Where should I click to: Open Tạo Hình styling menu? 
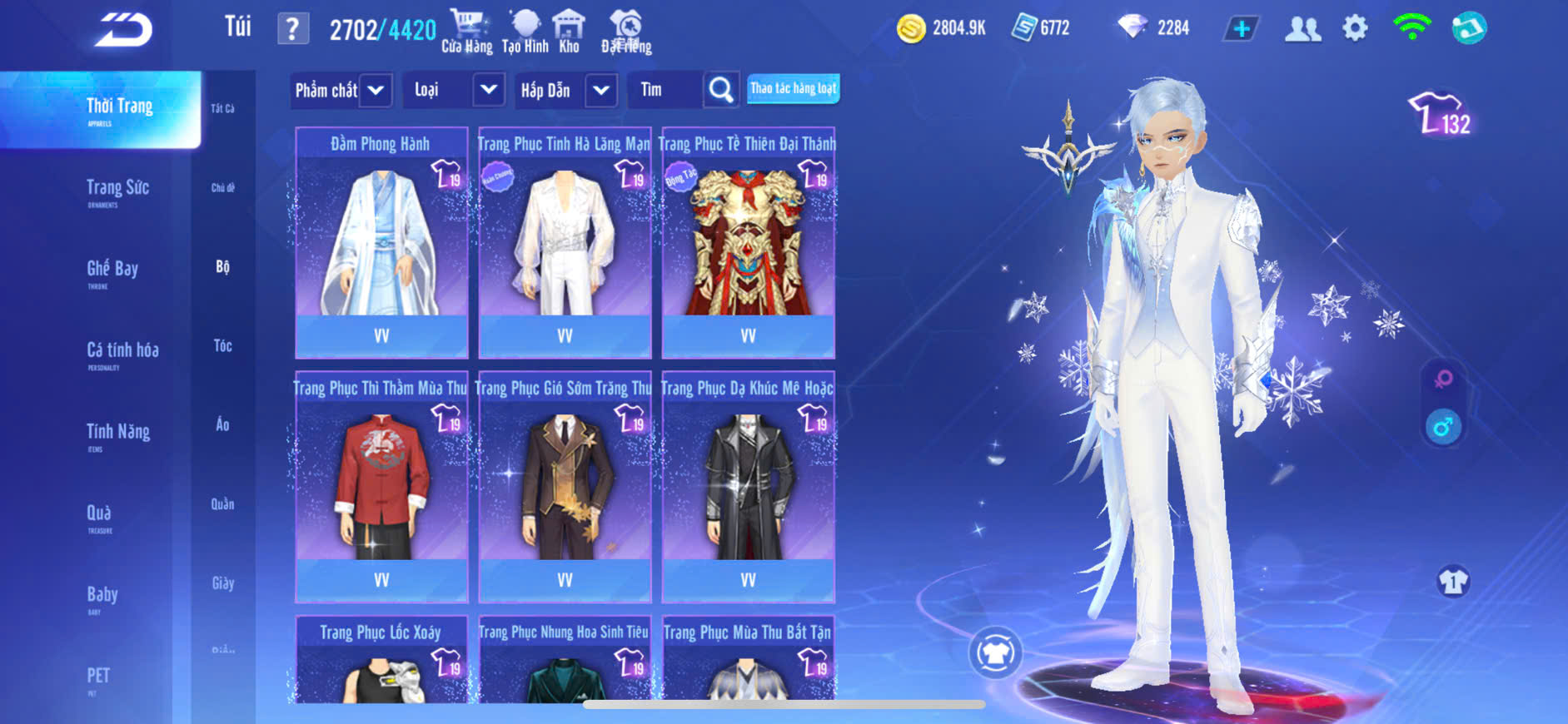(525, 32)
